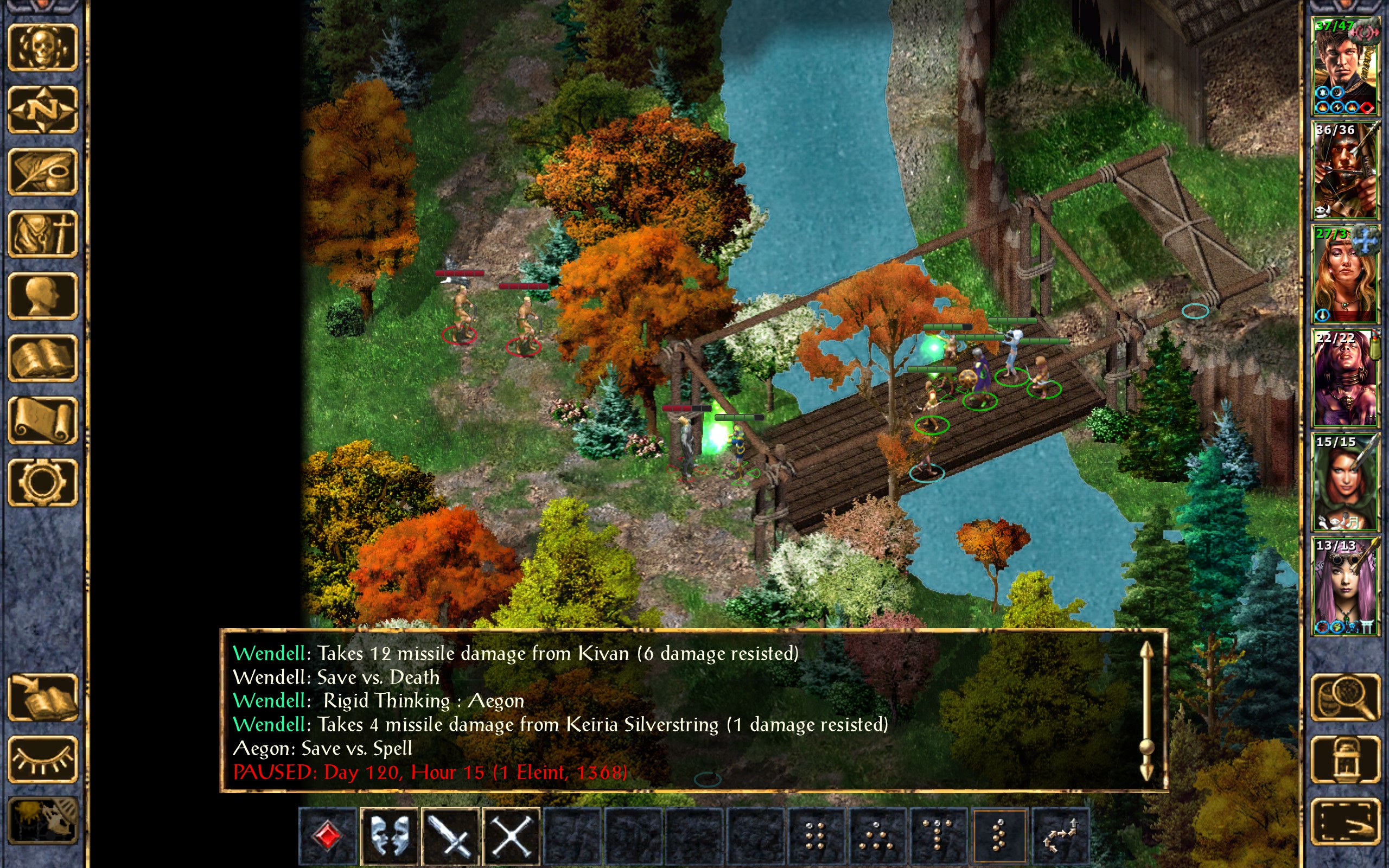Pick the pink-haired portrait with 13/13 HP

click(x=1345, y=585)
